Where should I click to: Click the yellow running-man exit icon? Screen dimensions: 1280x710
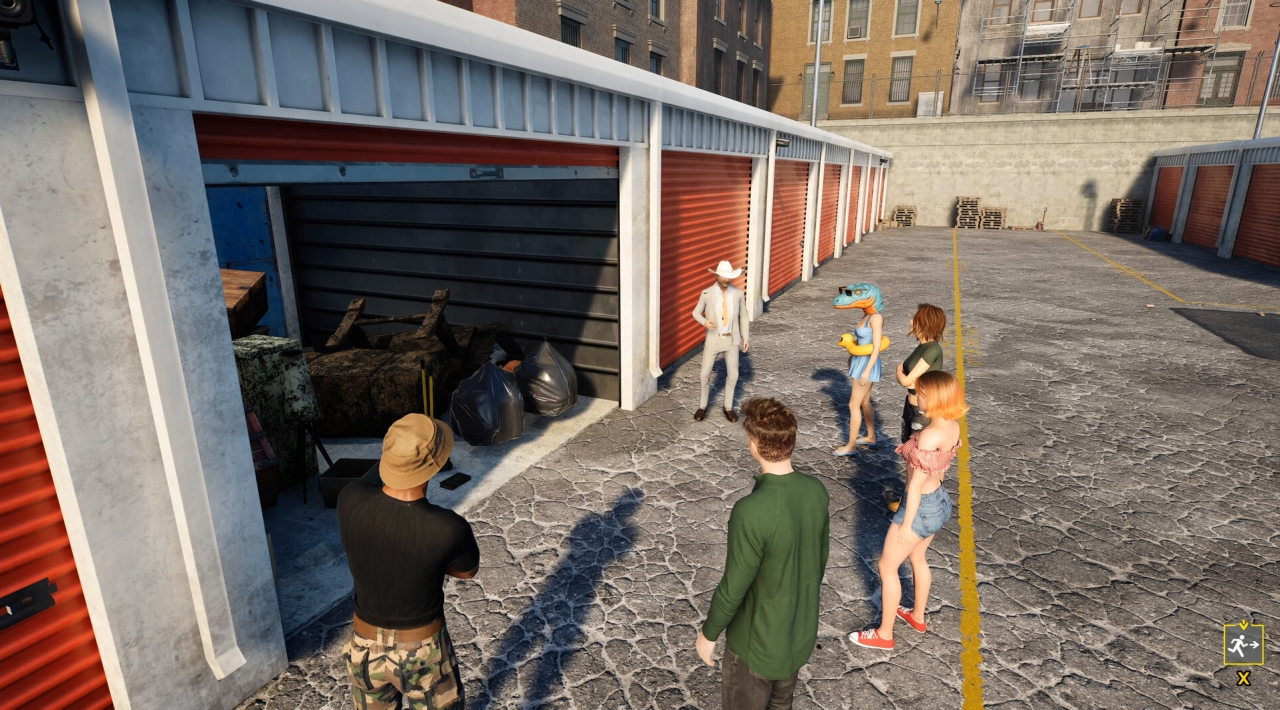click(1243, 644)
